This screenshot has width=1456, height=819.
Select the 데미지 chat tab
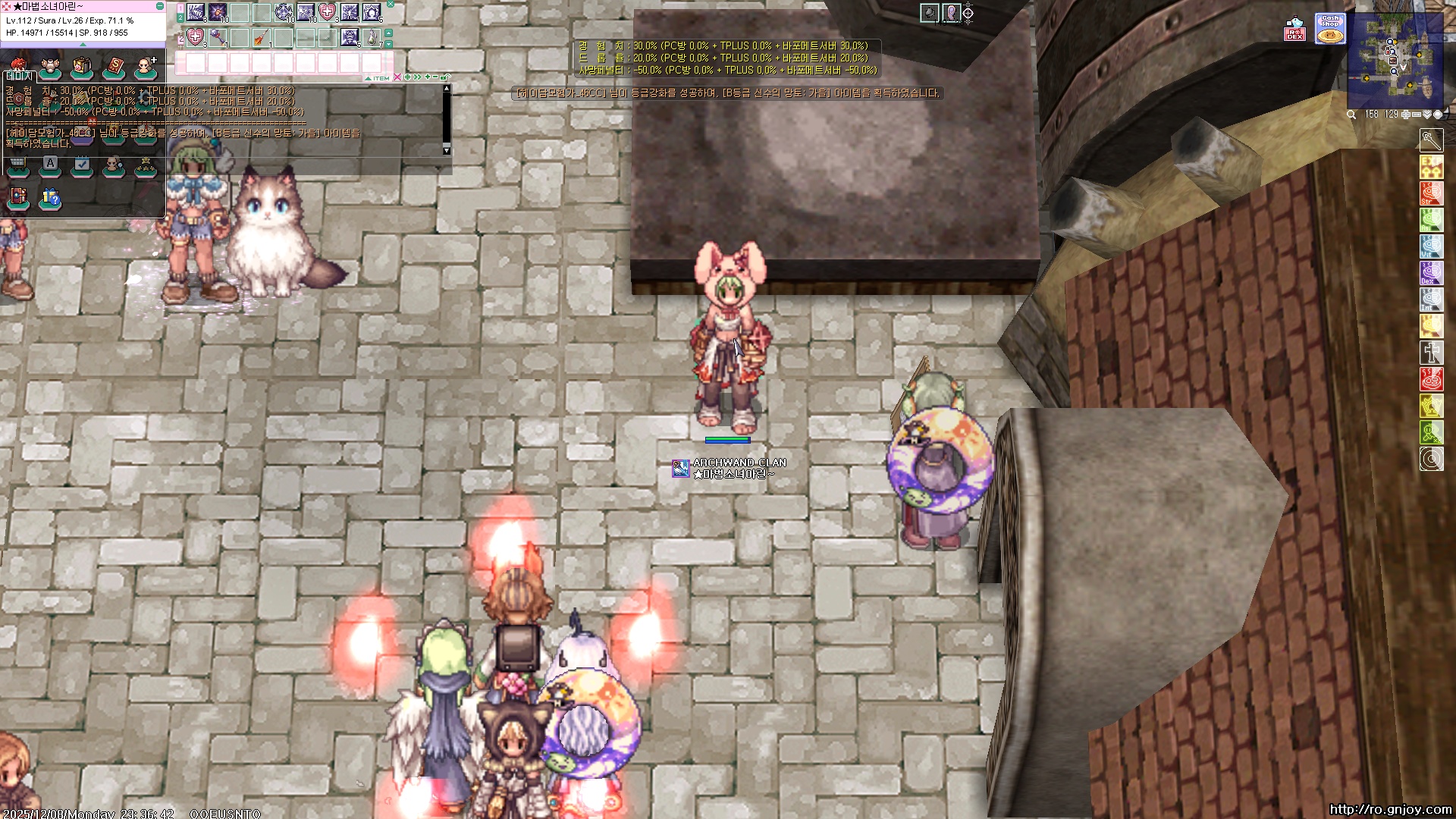click(x=19, y=76)
